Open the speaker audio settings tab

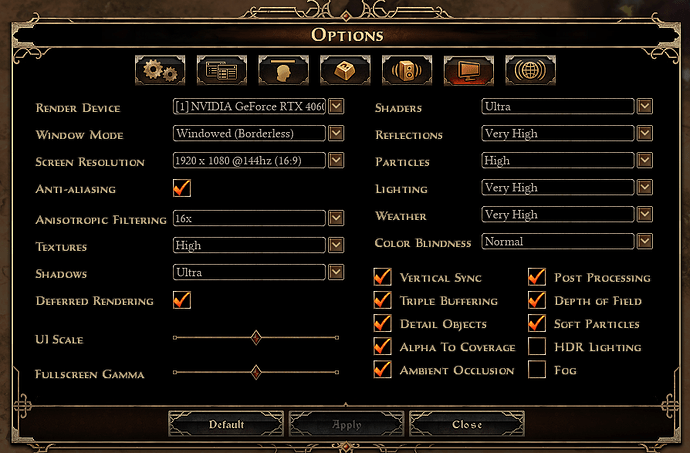[407, 70]
